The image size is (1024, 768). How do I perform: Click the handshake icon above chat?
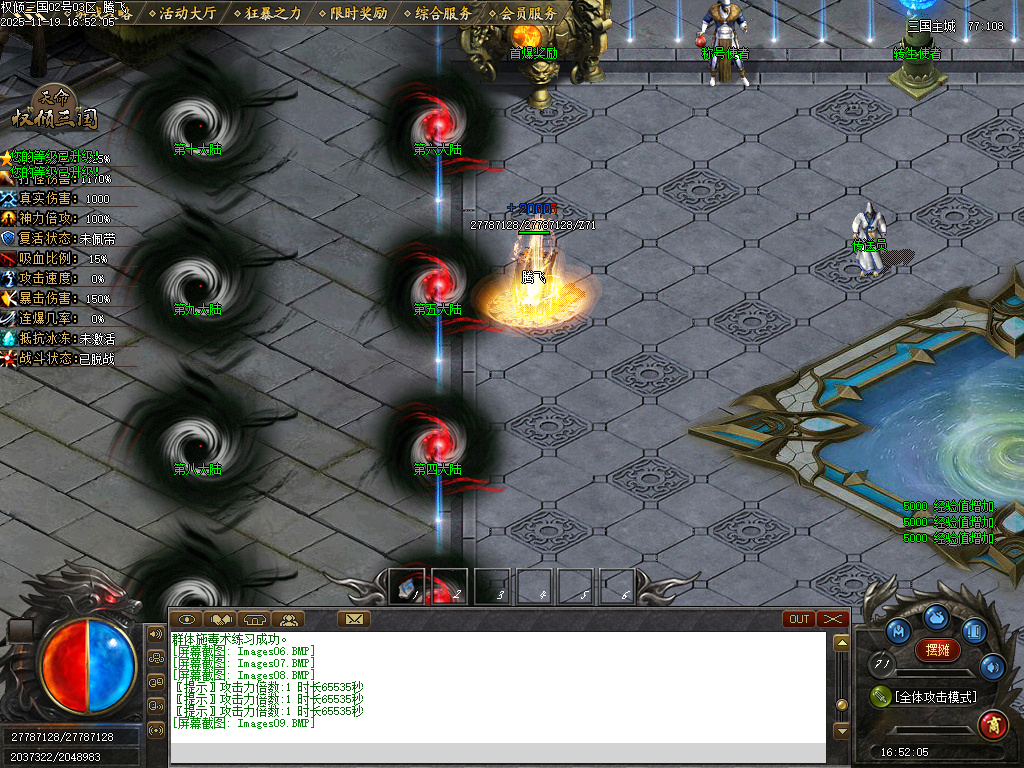pos(220,619)
